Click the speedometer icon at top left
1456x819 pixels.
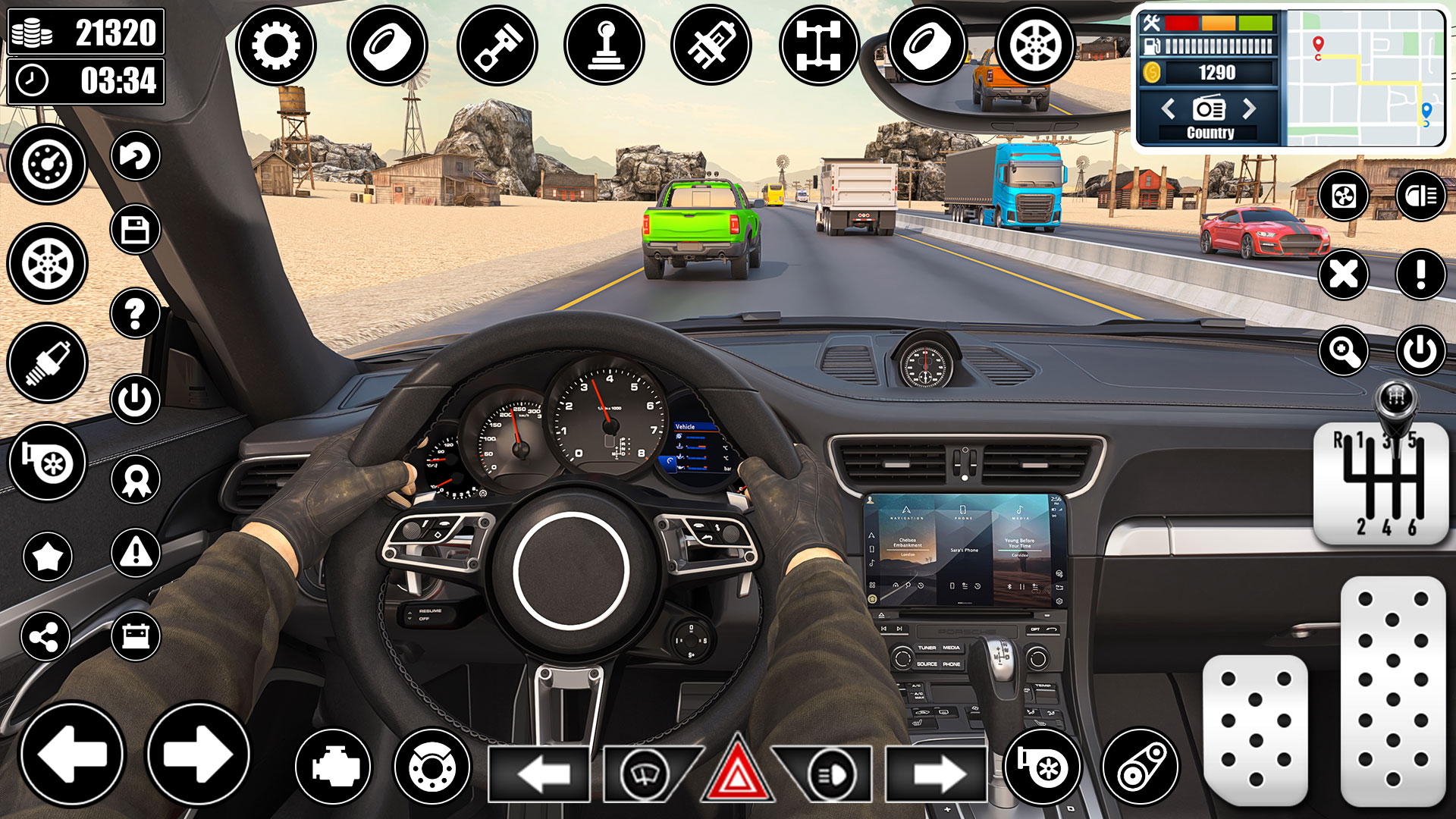click(47, 165)
